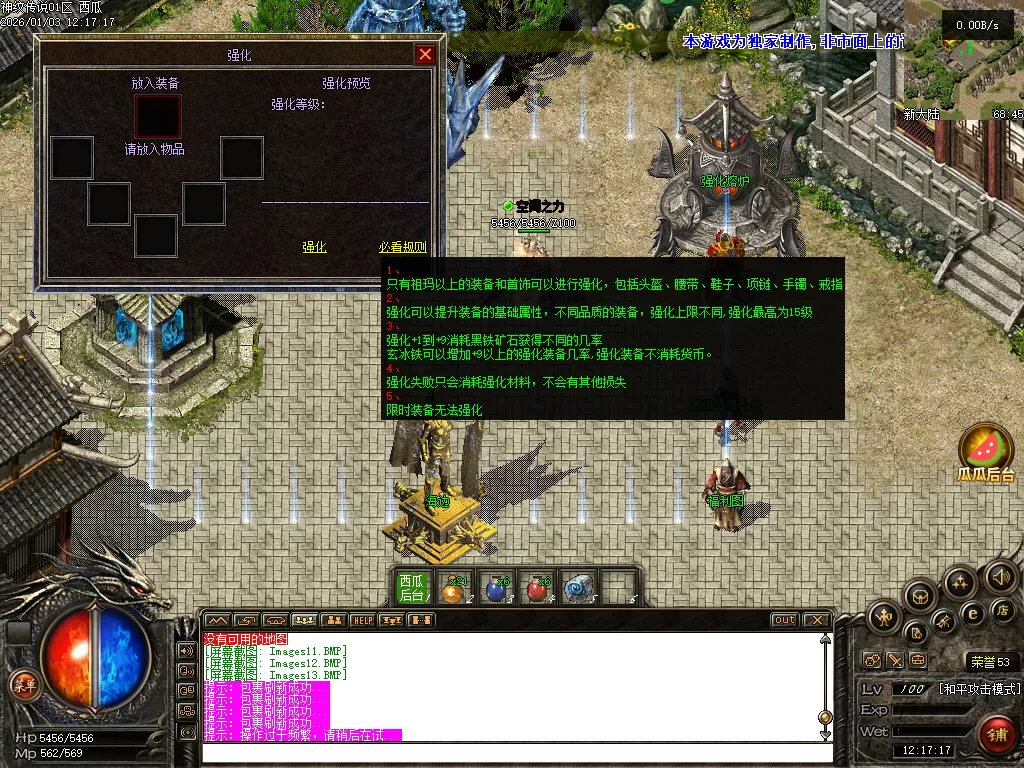1024x768 pixels.
Task: Open the 店 shop button
Action: (x=1001, y=610)
